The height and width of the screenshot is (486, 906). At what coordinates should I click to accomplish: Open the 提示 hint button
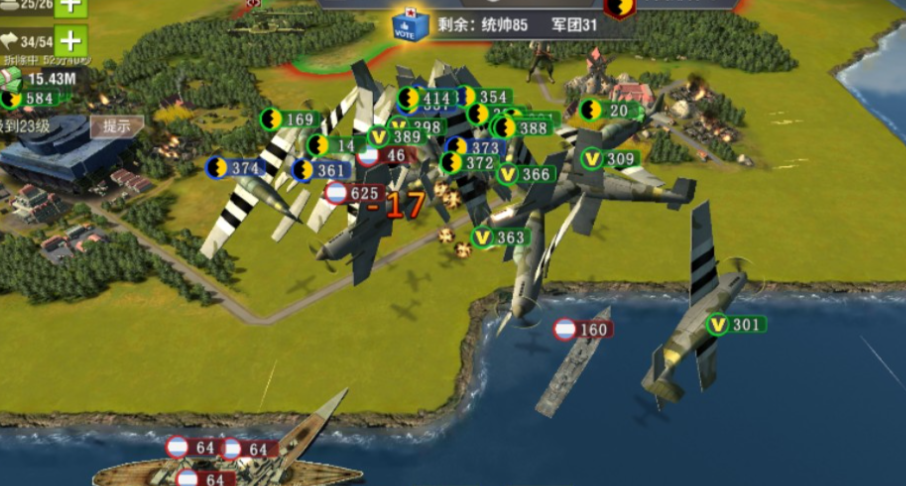[117, 127]
